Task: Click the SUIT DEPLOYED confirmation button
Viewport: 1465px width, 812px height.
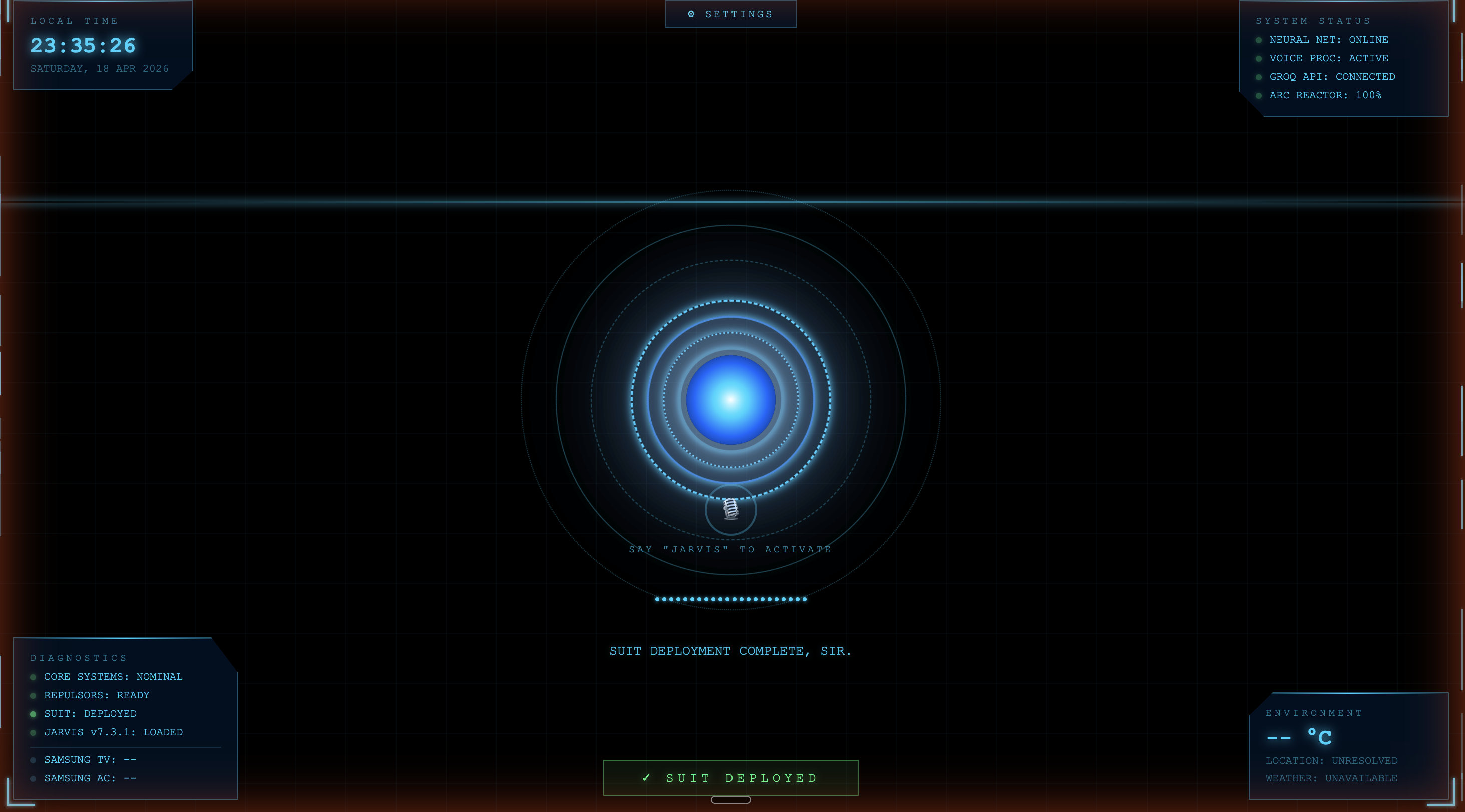Action: click(x=731, y=777)
